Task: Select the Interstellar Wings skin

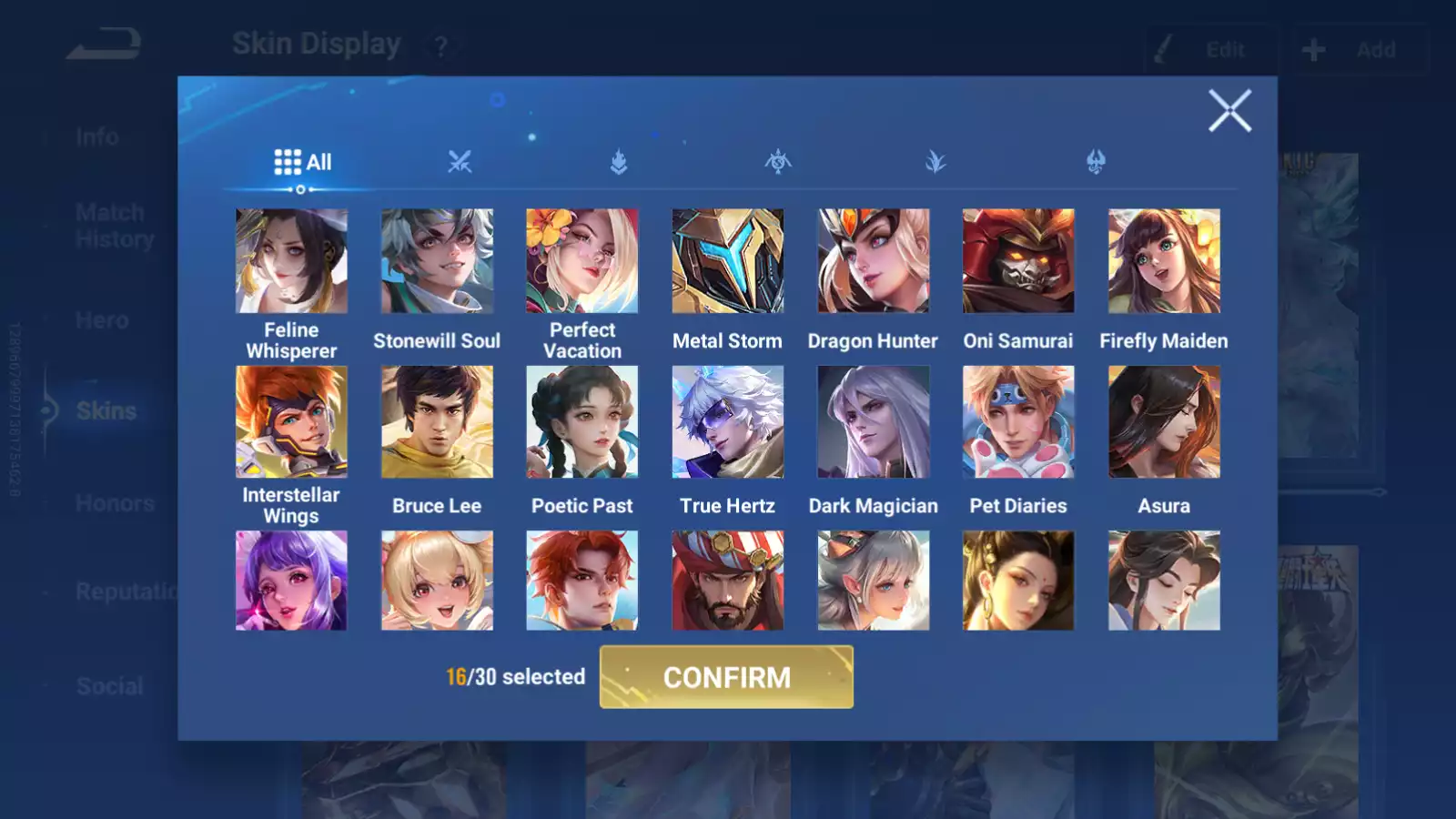Action: click(291, 422)
